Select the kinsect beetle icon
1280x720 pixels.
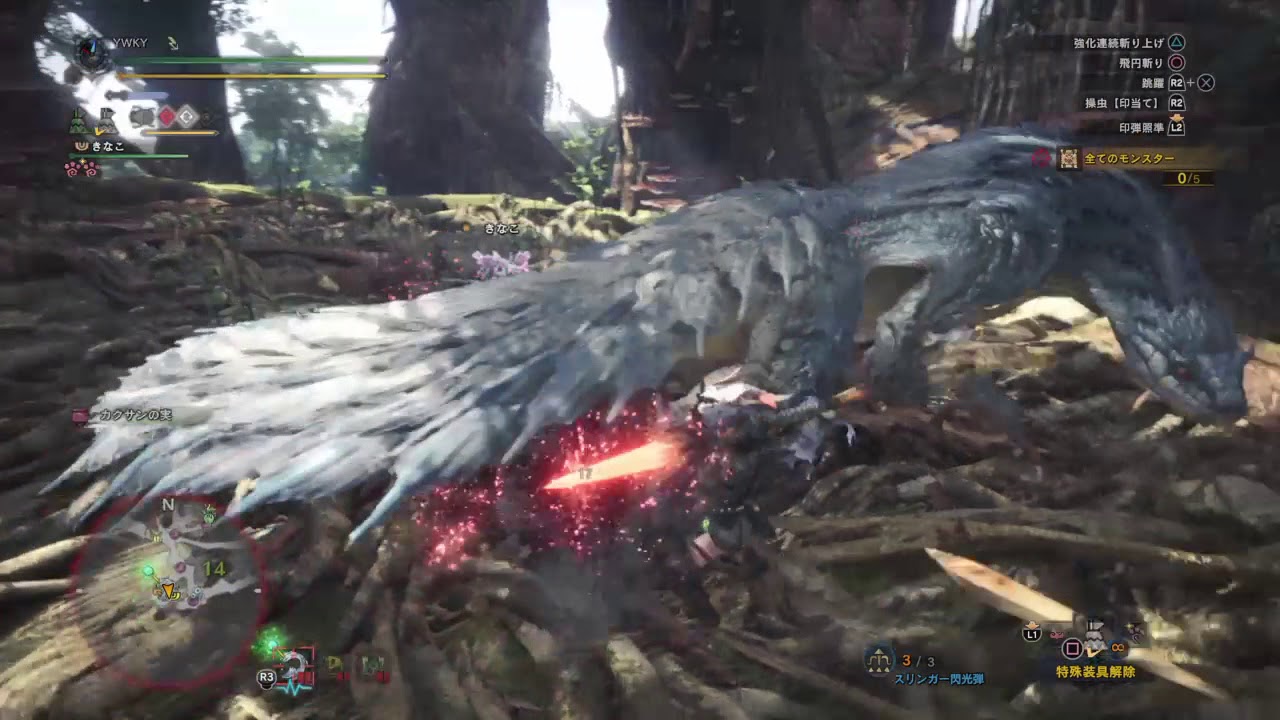click(141, 117)
